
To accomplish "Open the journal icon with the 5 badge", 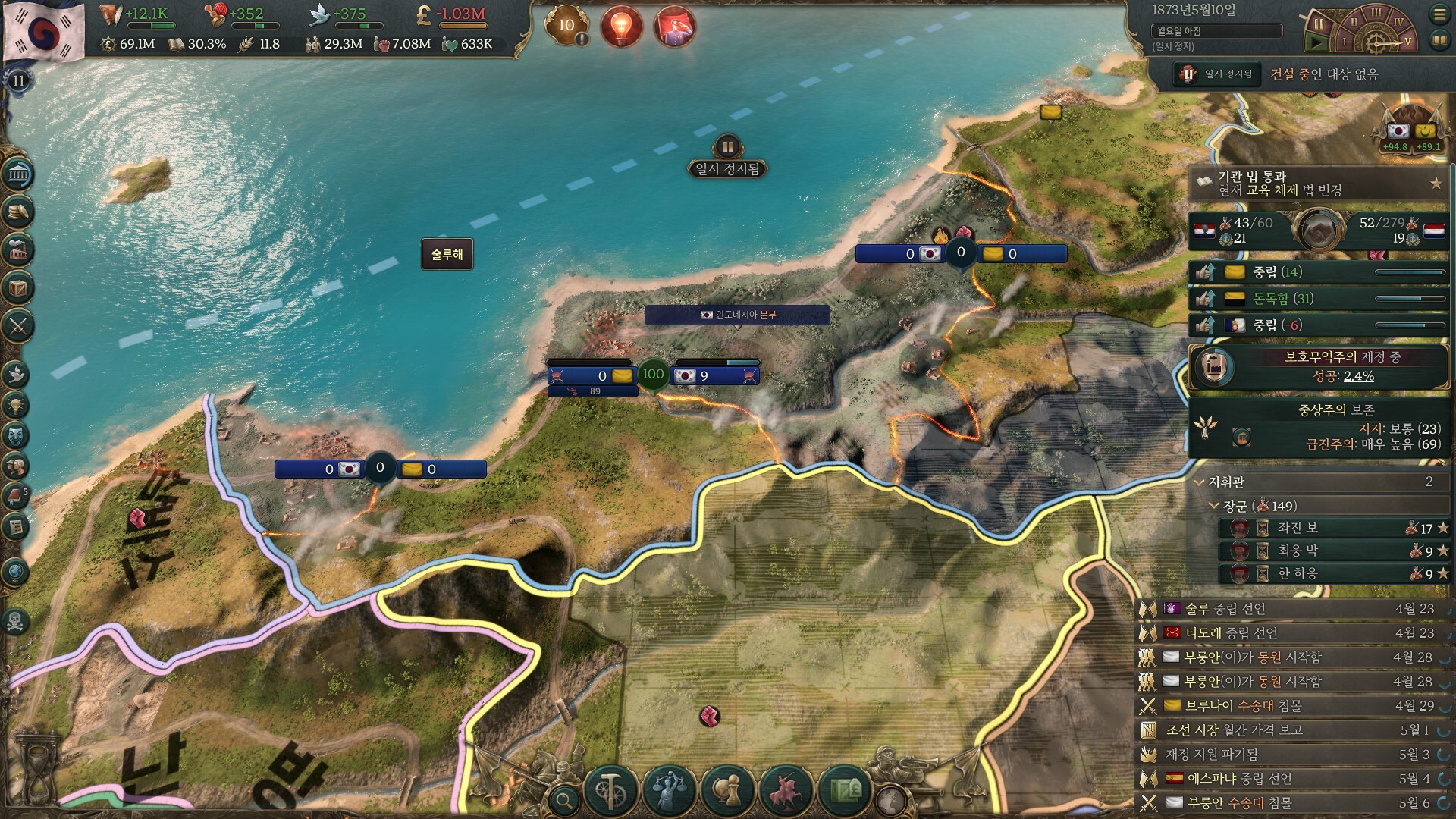I will pyautogui.click(x=16, y=497).
